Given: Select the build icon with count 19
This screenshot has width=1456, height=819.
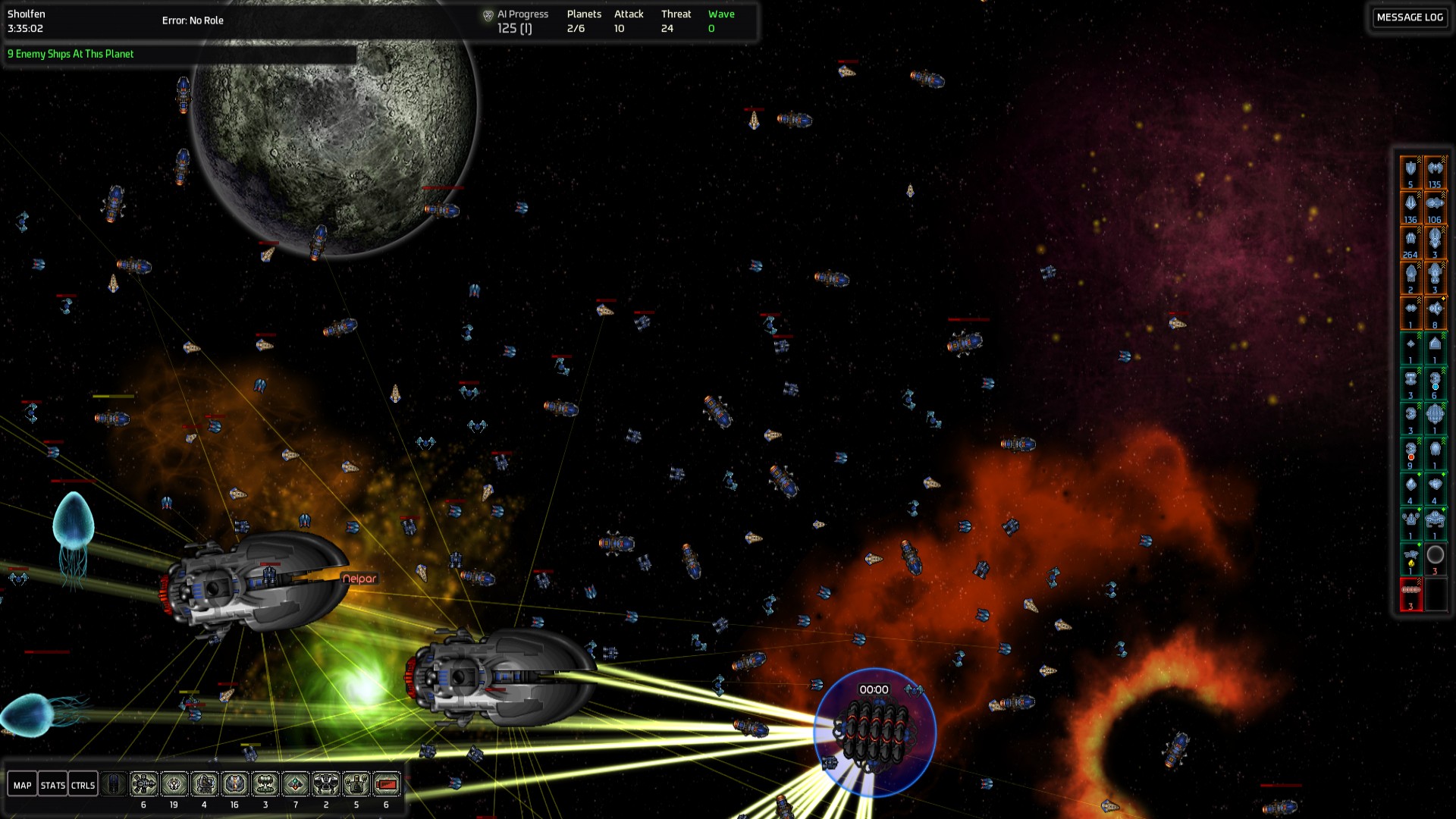Looking at the screenshot, I should tap(174, 783).
